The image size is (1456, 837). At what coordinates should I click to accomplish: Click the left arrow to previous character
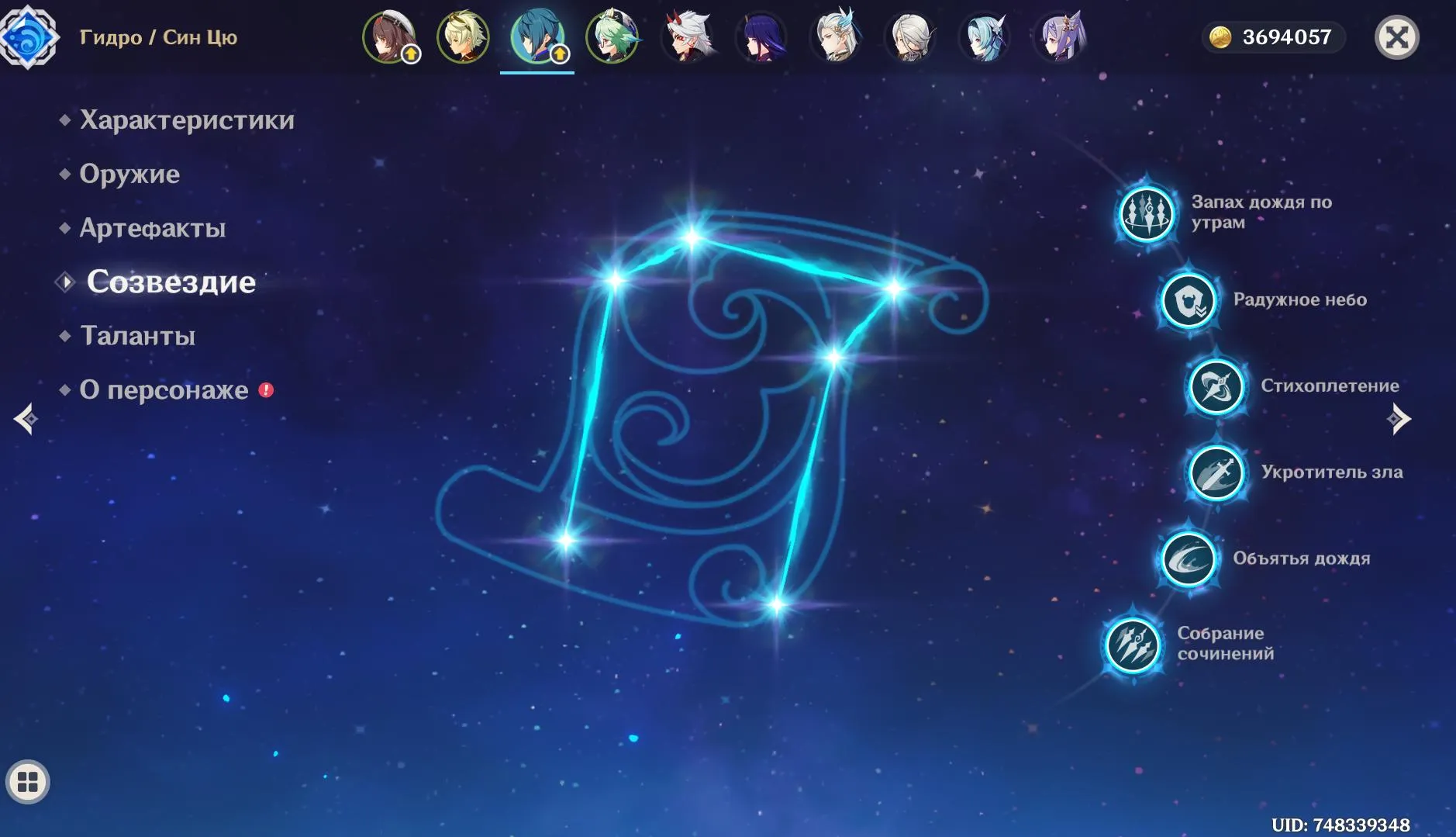tap(26, 419)
